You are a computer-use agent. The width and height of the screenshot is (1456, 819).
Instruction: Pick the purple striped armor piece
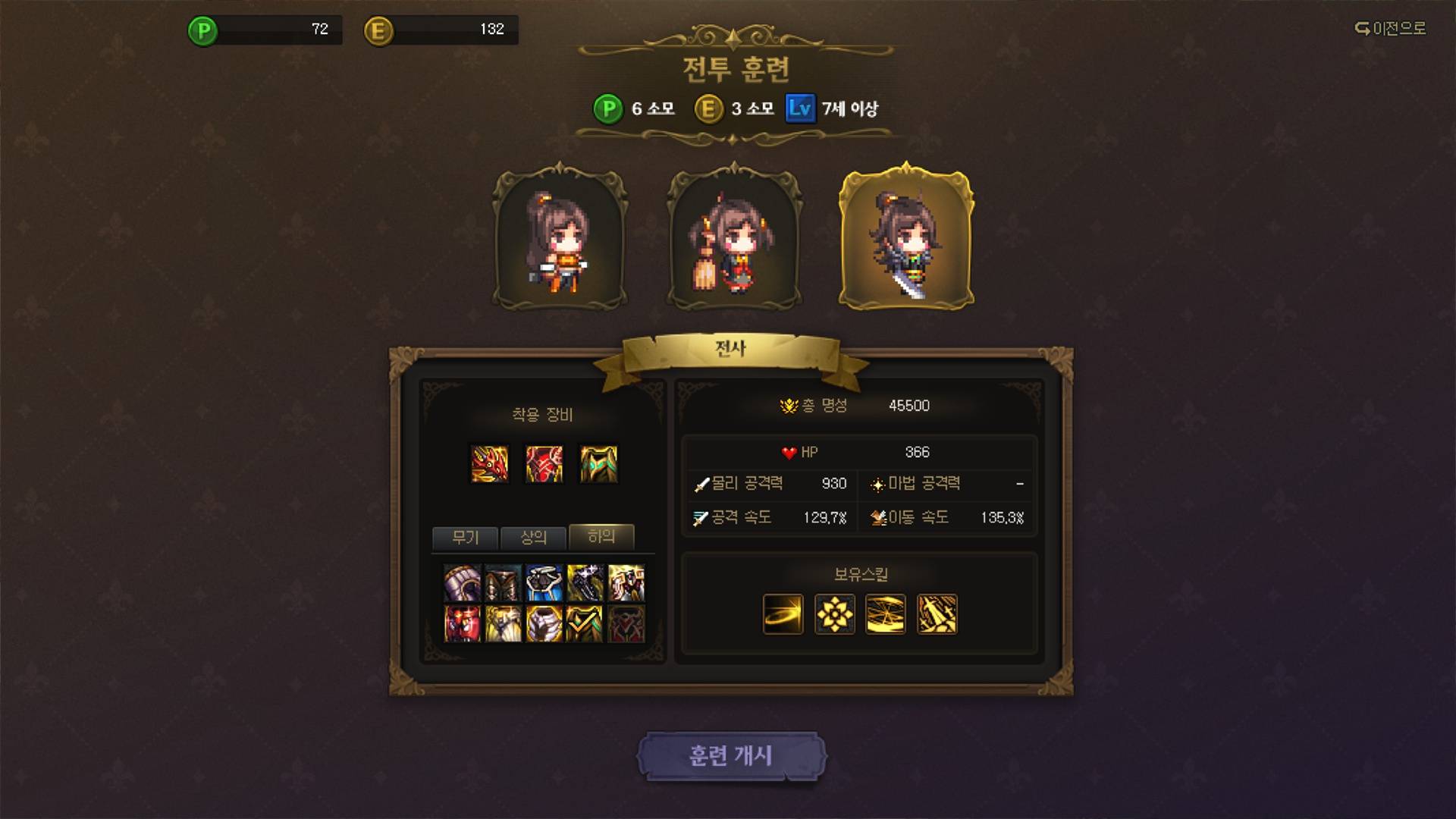point(462,582)
